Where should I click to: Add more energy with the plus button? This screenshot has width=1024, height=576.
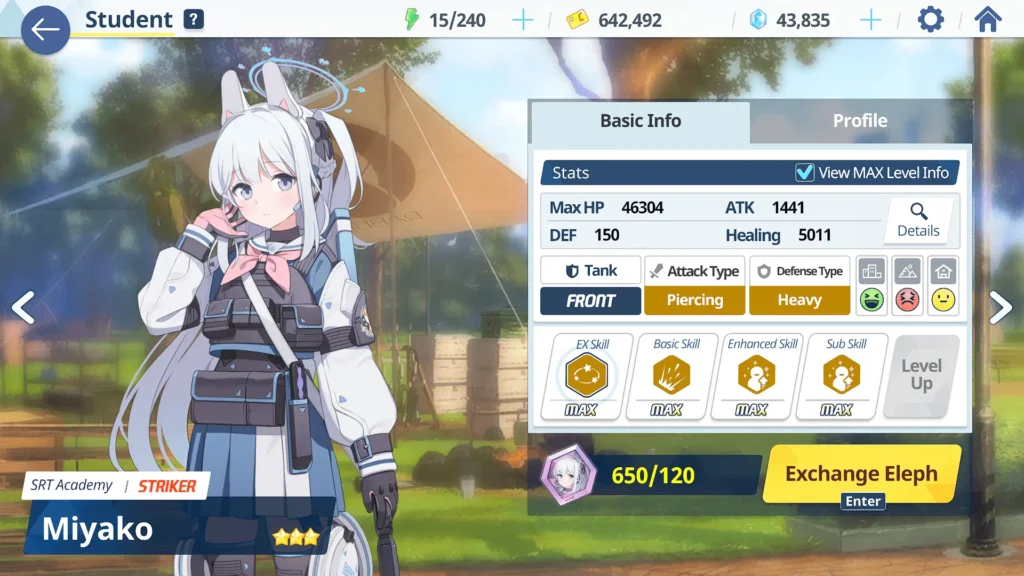(x=523, y=20)
